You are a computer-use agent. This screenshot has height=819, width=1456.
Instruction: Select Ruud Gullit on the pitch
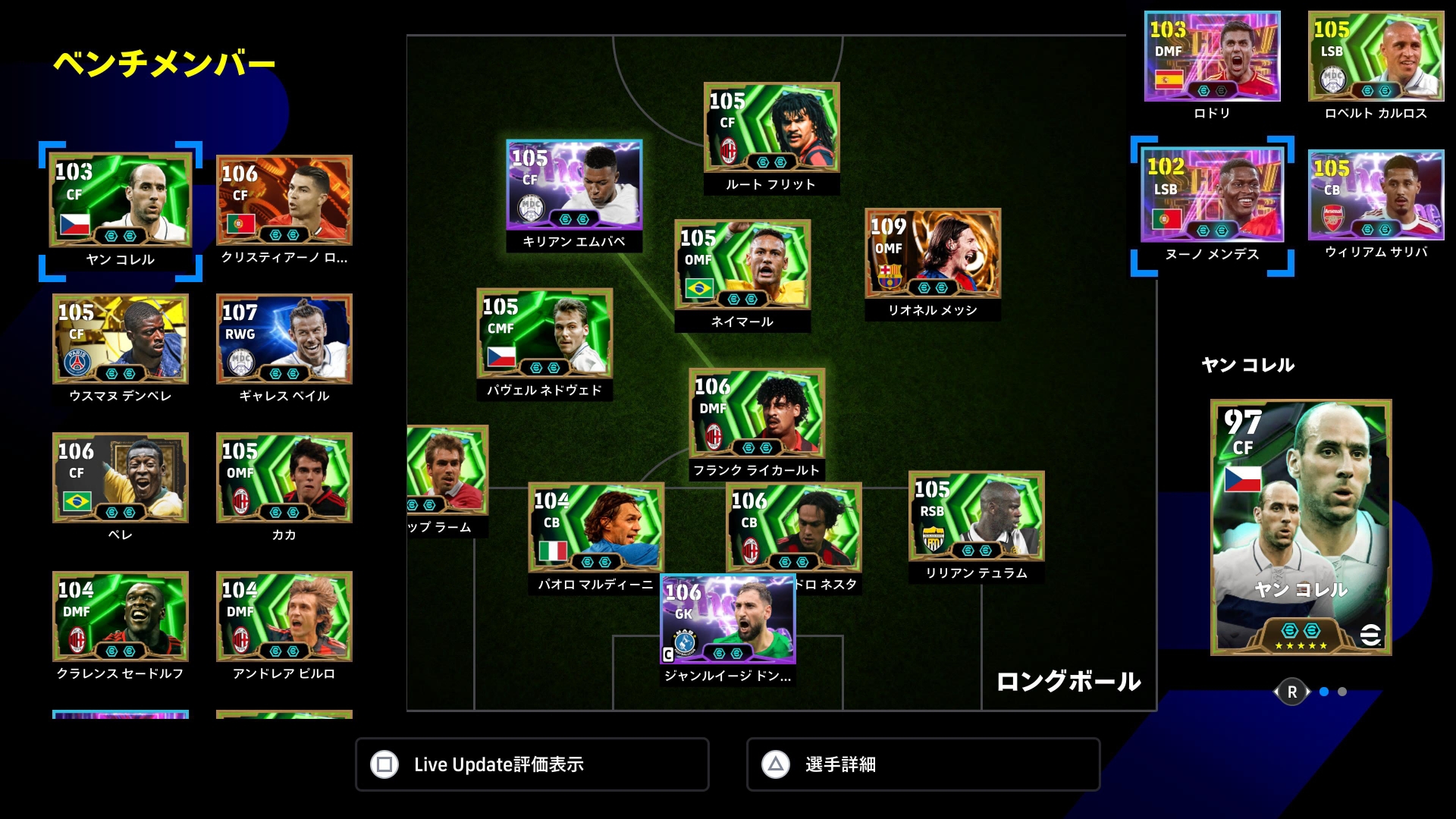[x=771, y=127]
